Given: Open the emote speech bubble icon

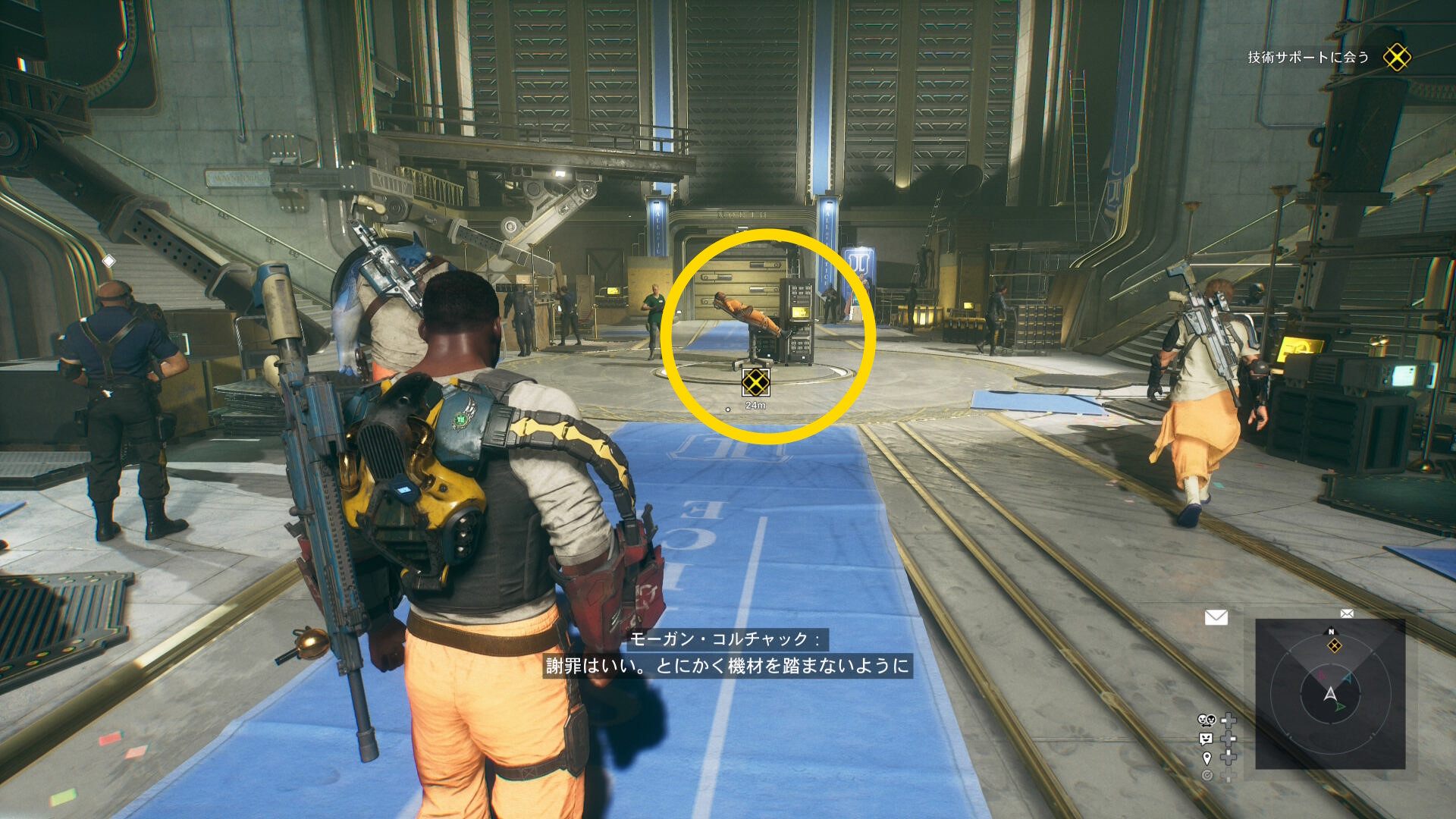Looking at the screenshot, I should [x=1206, y=739].
